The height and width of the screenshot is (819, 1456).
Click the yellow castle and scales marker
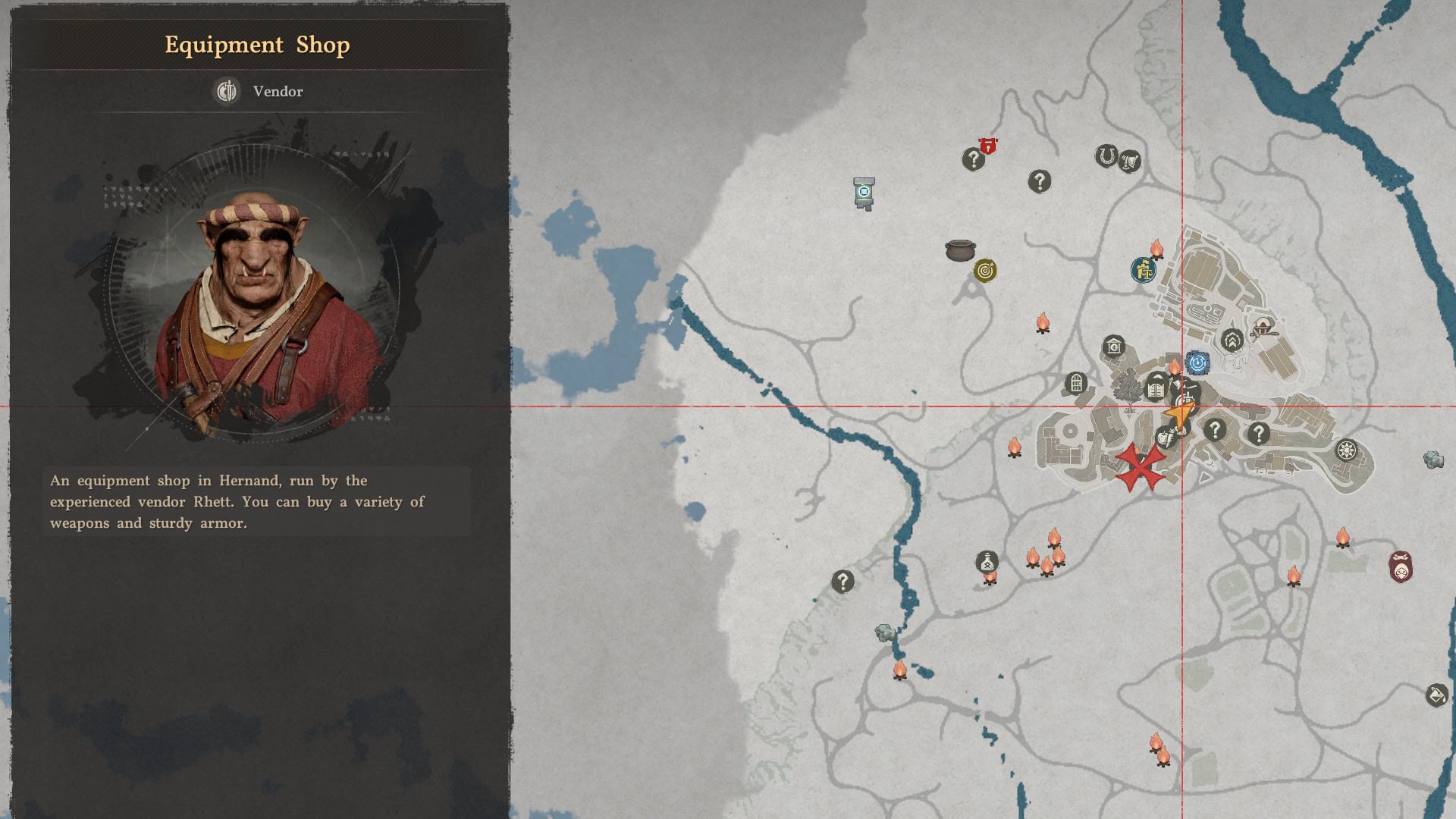click(1143, 270)
